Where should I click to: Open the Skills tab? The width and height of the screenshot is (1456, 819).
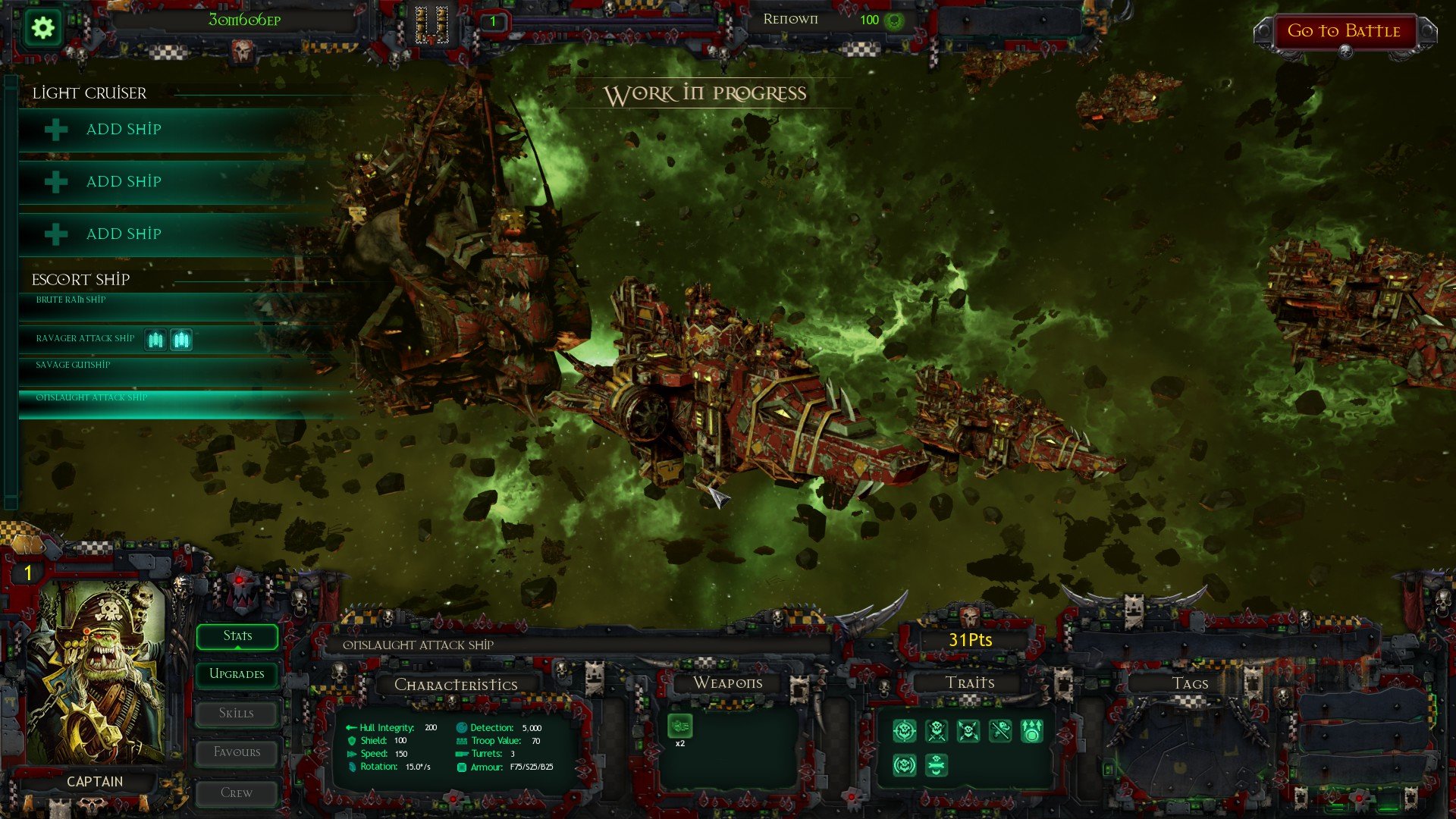(x=236, y=713)
